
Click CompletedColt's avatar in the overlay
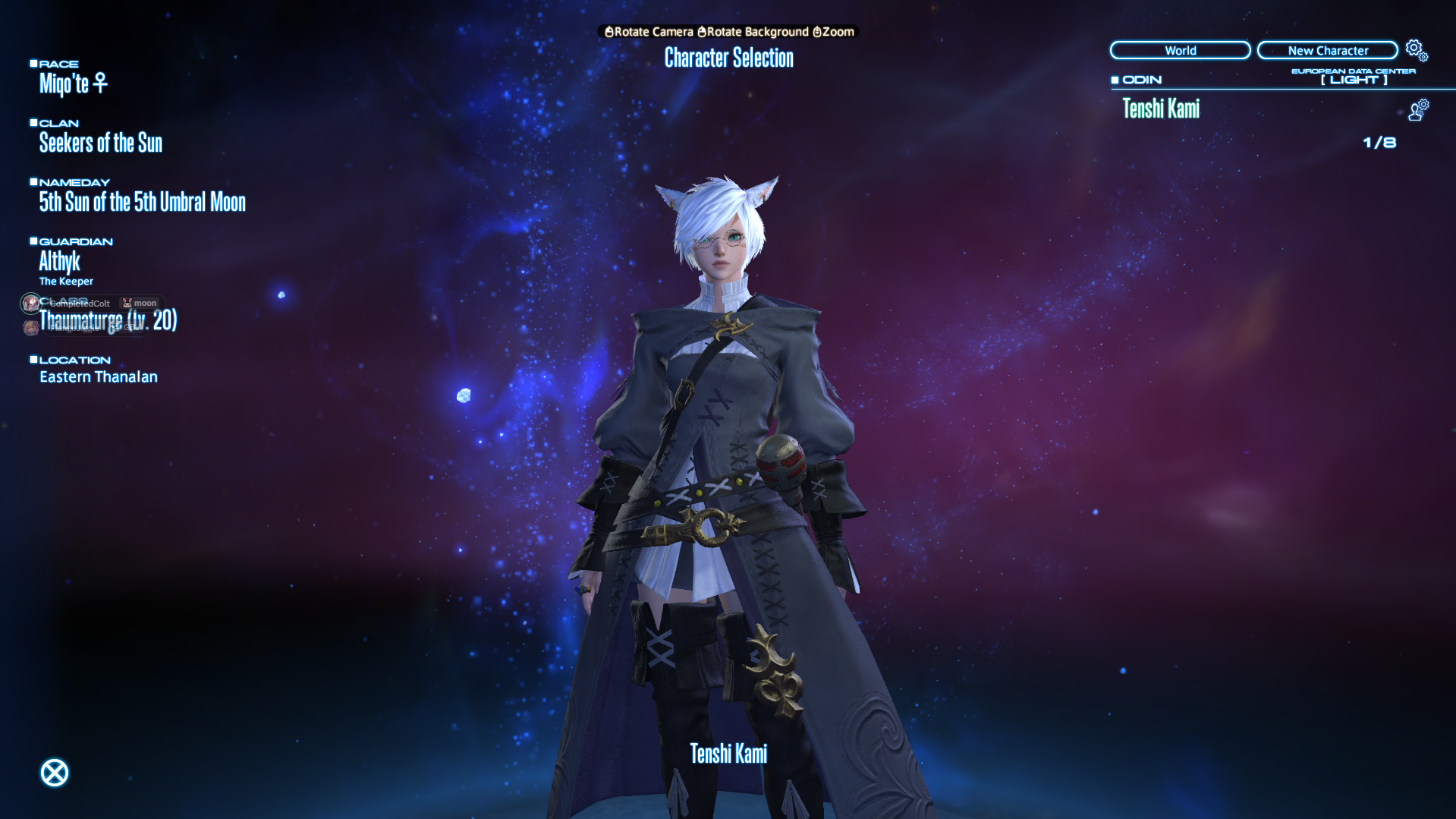click(x=30, y=302)
